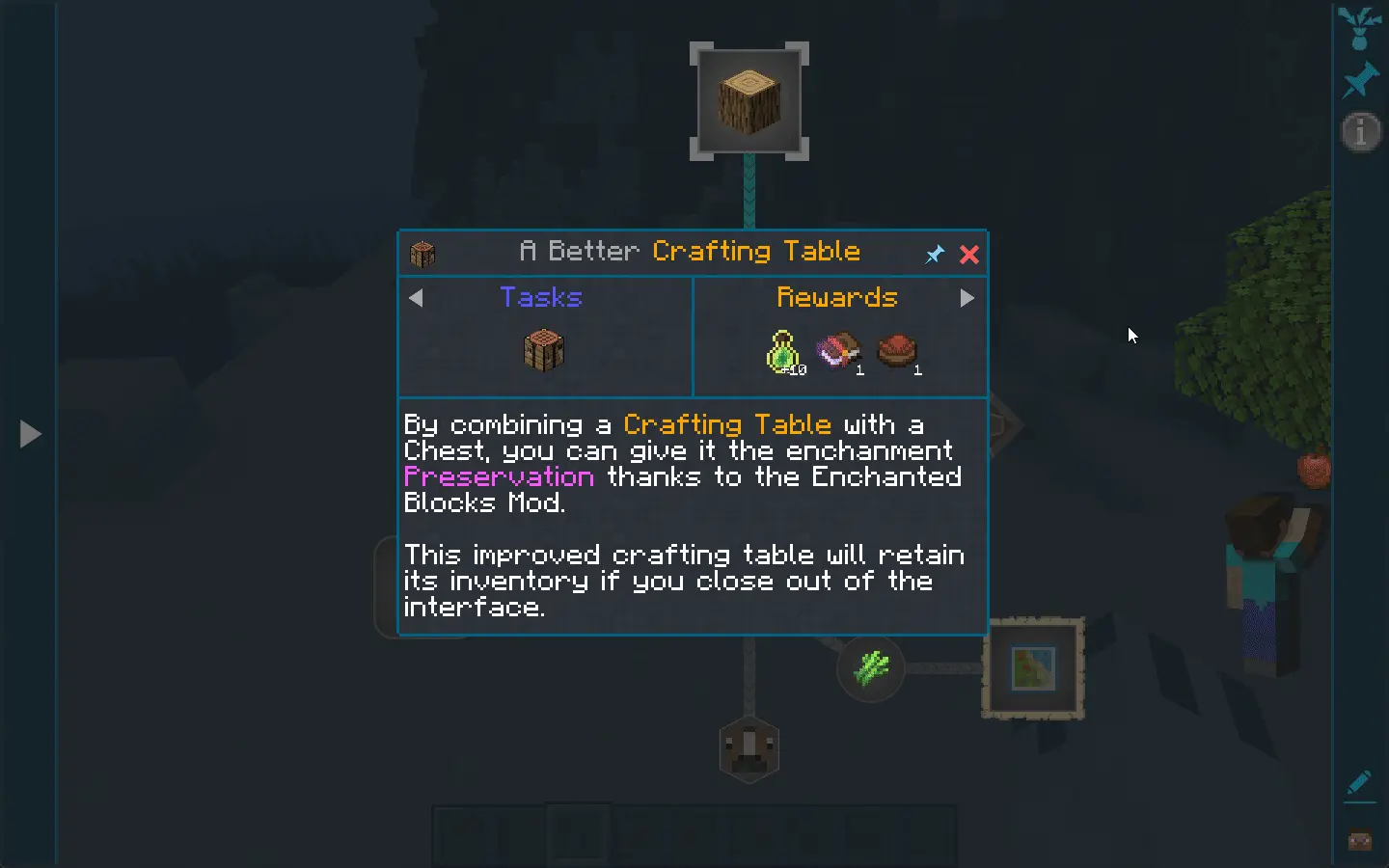
Task: Click the left arrow beside Tasks
Action: point(417,298)
